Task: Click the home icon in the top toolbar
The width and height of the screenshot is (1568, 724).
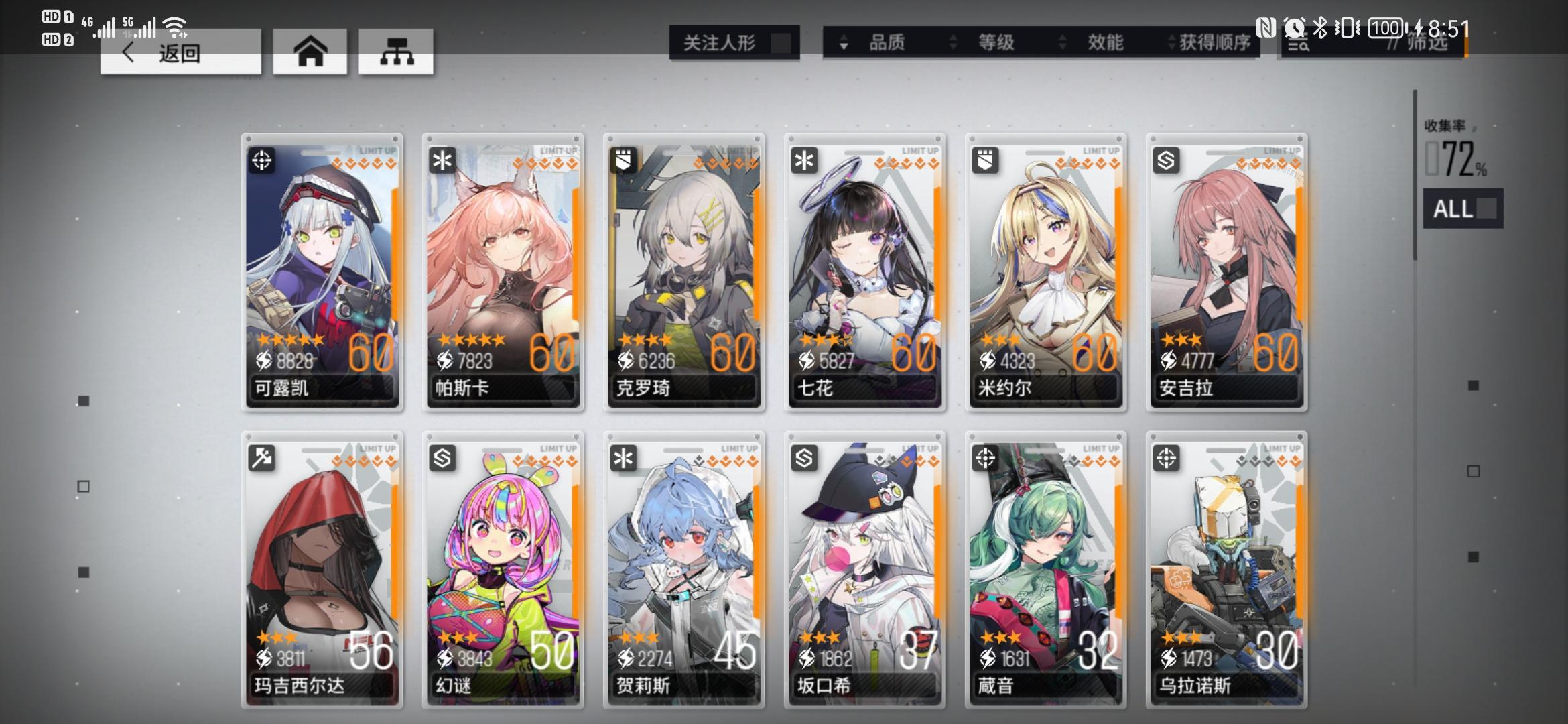Action: coord(310,53)
